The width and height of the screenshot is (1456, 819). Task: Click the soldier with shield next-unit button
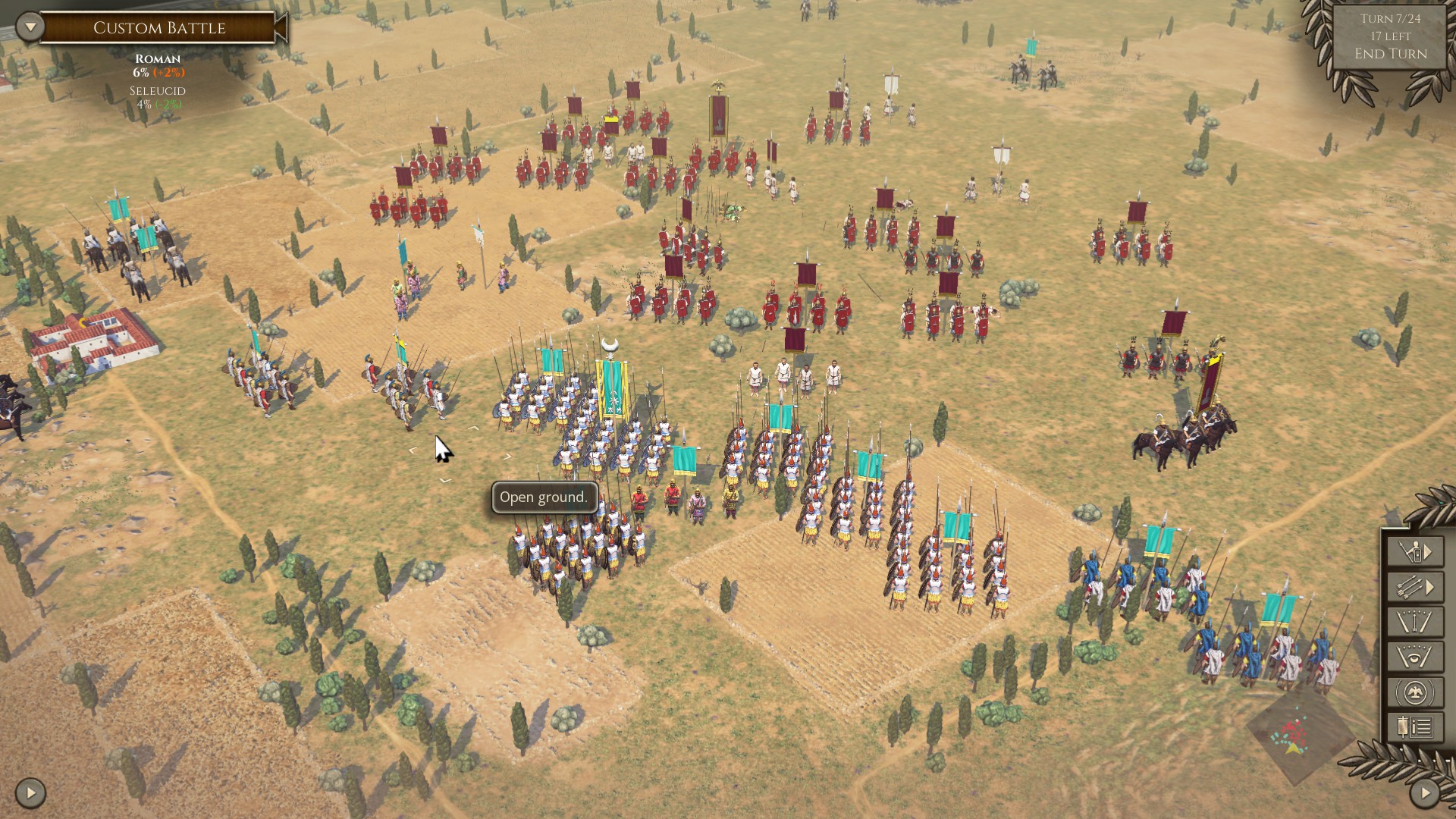pyautogui.click(x=1414, y=552)
